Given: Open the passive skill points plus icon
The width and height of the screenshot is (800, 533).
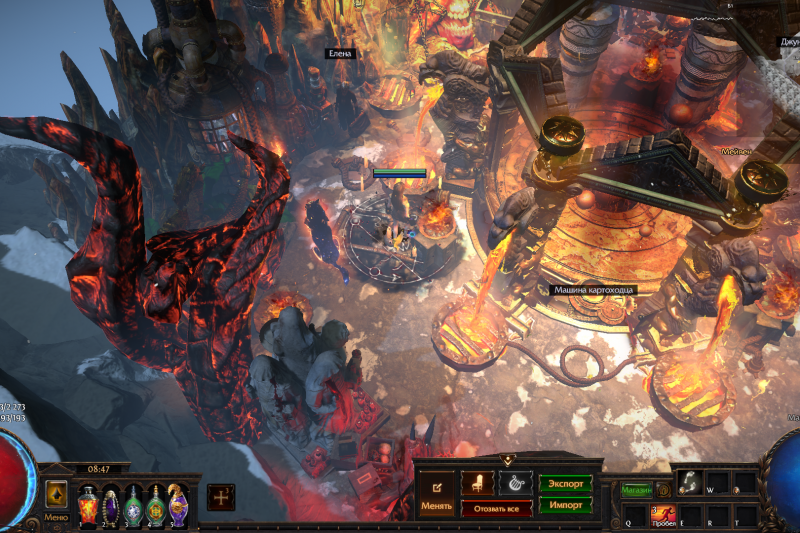Looking at the screenshot, I should (221, 497).
